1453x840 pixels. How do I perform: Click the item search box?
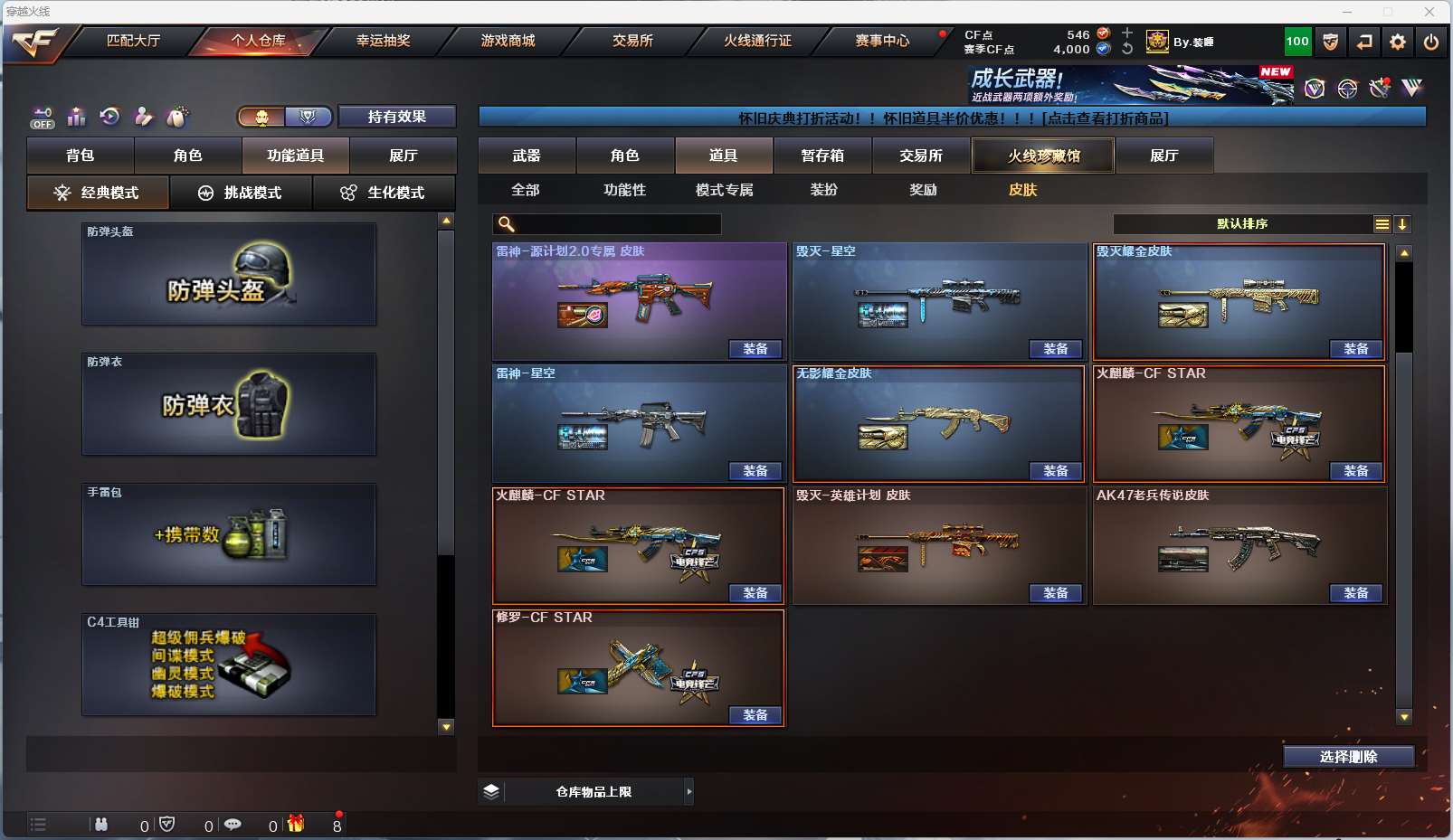coord(615,224)
